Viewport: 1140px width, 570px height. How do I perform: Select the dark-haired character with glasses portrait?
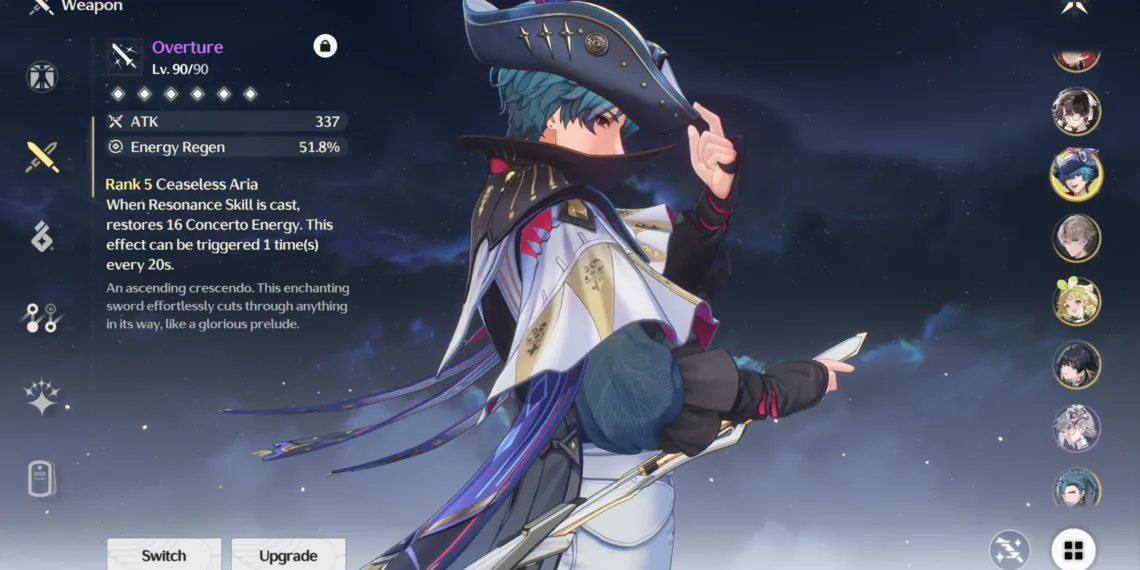(x=1076, y=111)
